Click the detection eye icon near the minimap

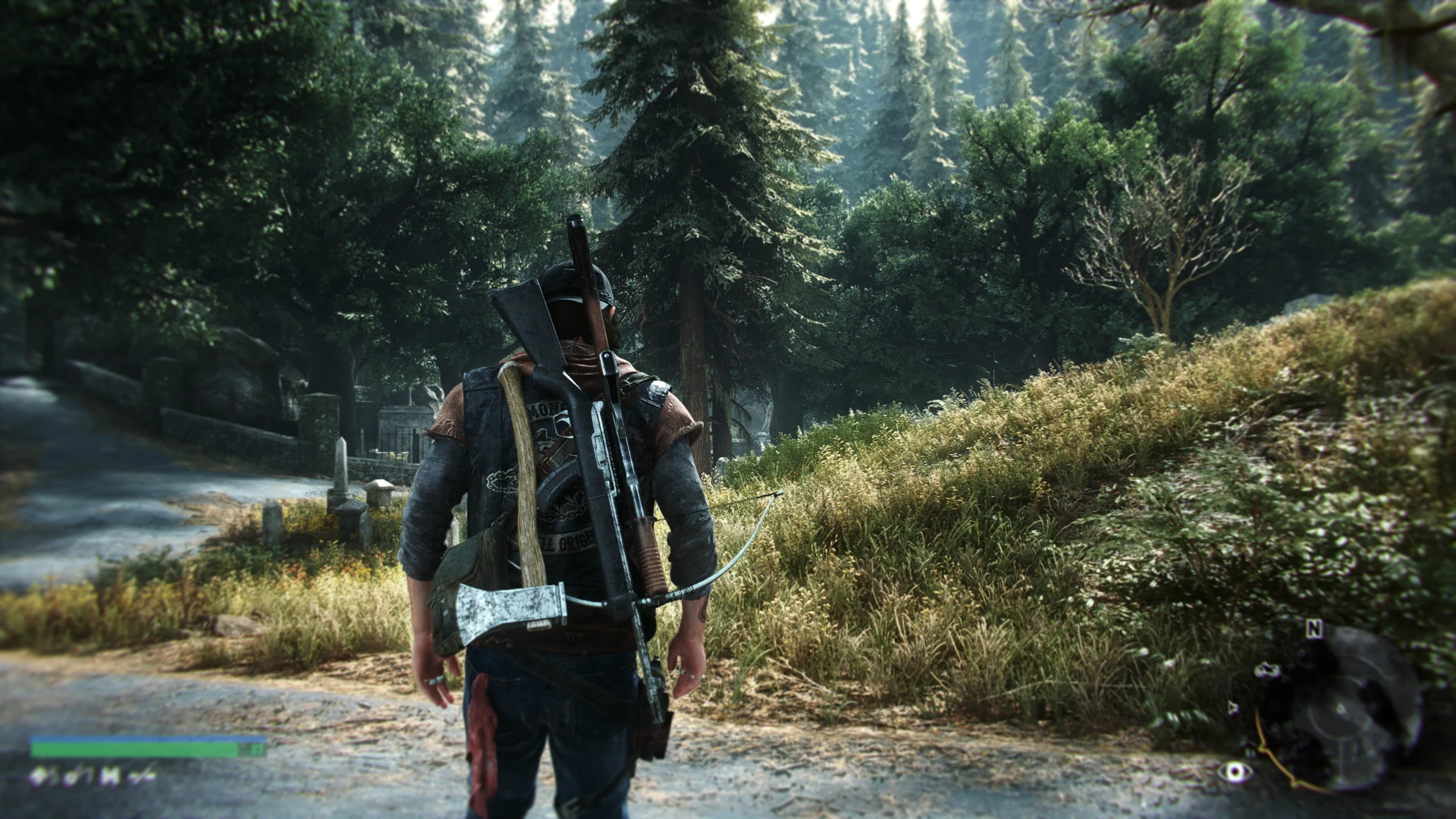1235,772
